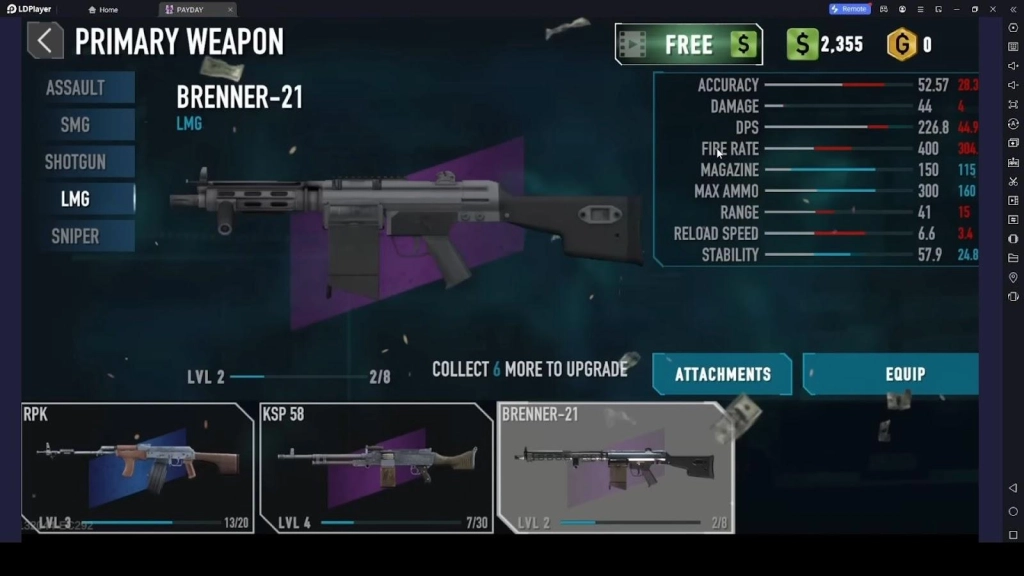
Task: Switch to the LDPlayer Home tab
Action: pyautogui.click(x=103, y=9)
